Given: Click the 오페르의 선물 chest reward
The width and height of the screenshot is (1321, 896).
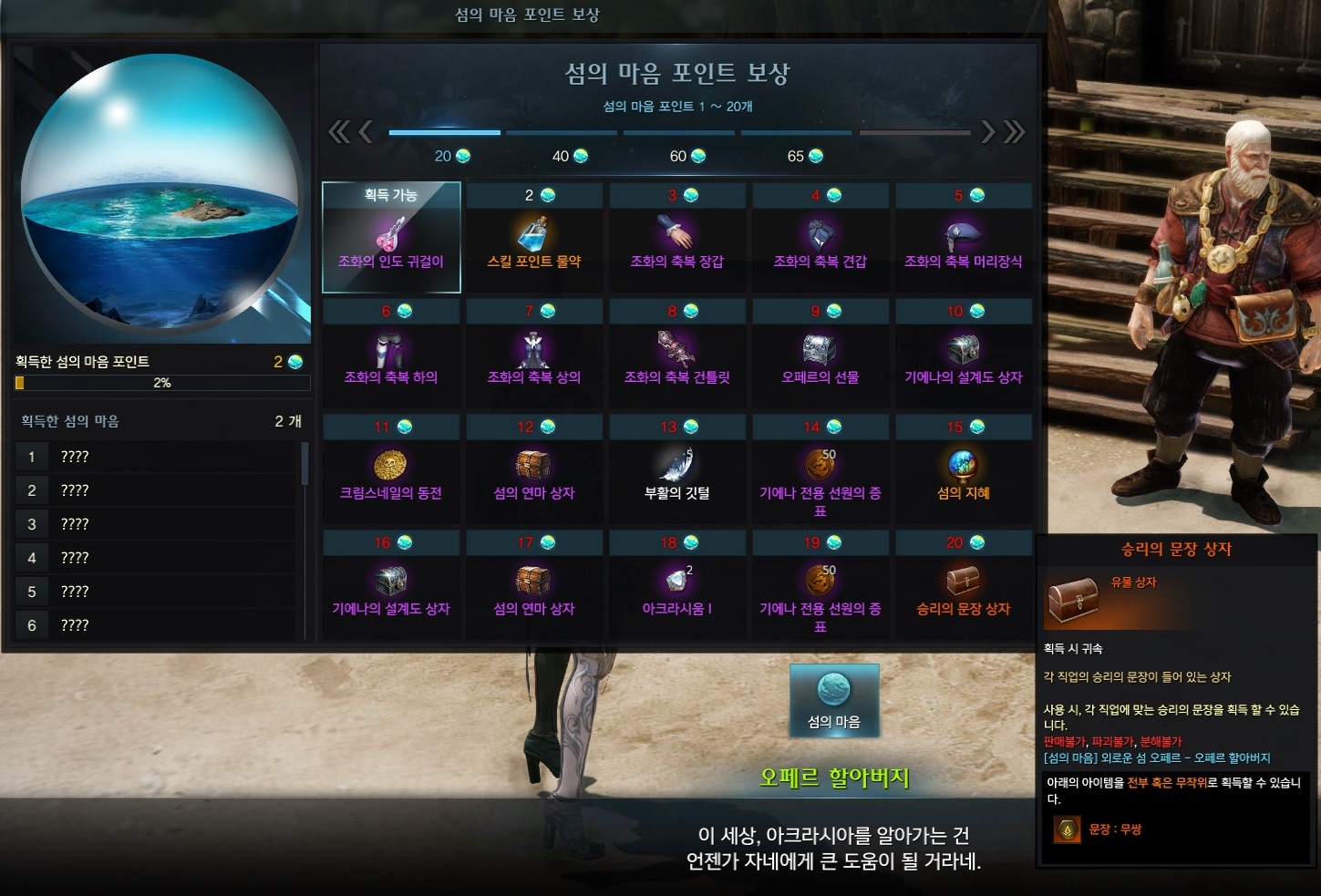Looking at the screenshot, I should coord(820,353).
